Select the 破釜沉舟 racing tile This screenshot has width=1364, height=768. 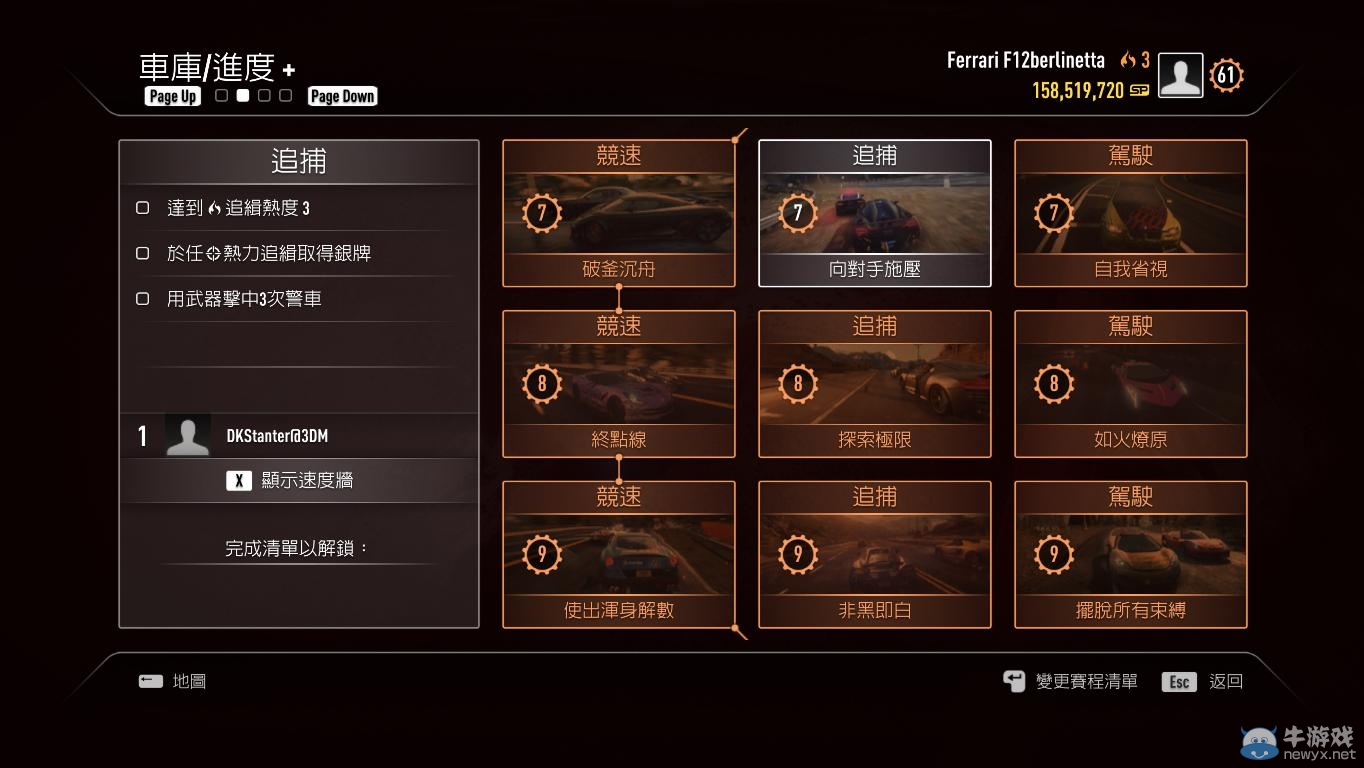(618, 213)
